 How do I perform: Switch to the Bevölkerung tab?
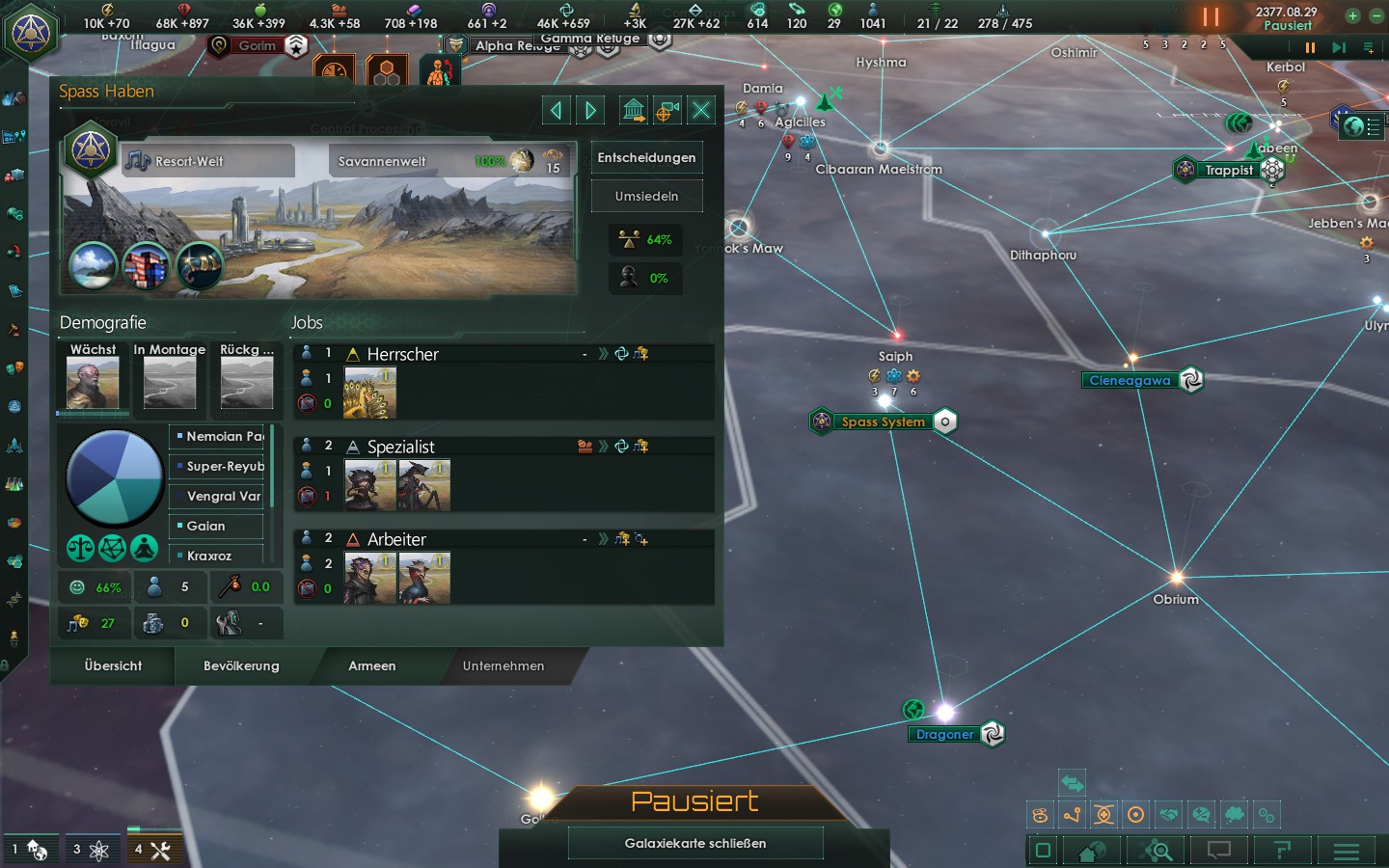click(x=241, y=665)
